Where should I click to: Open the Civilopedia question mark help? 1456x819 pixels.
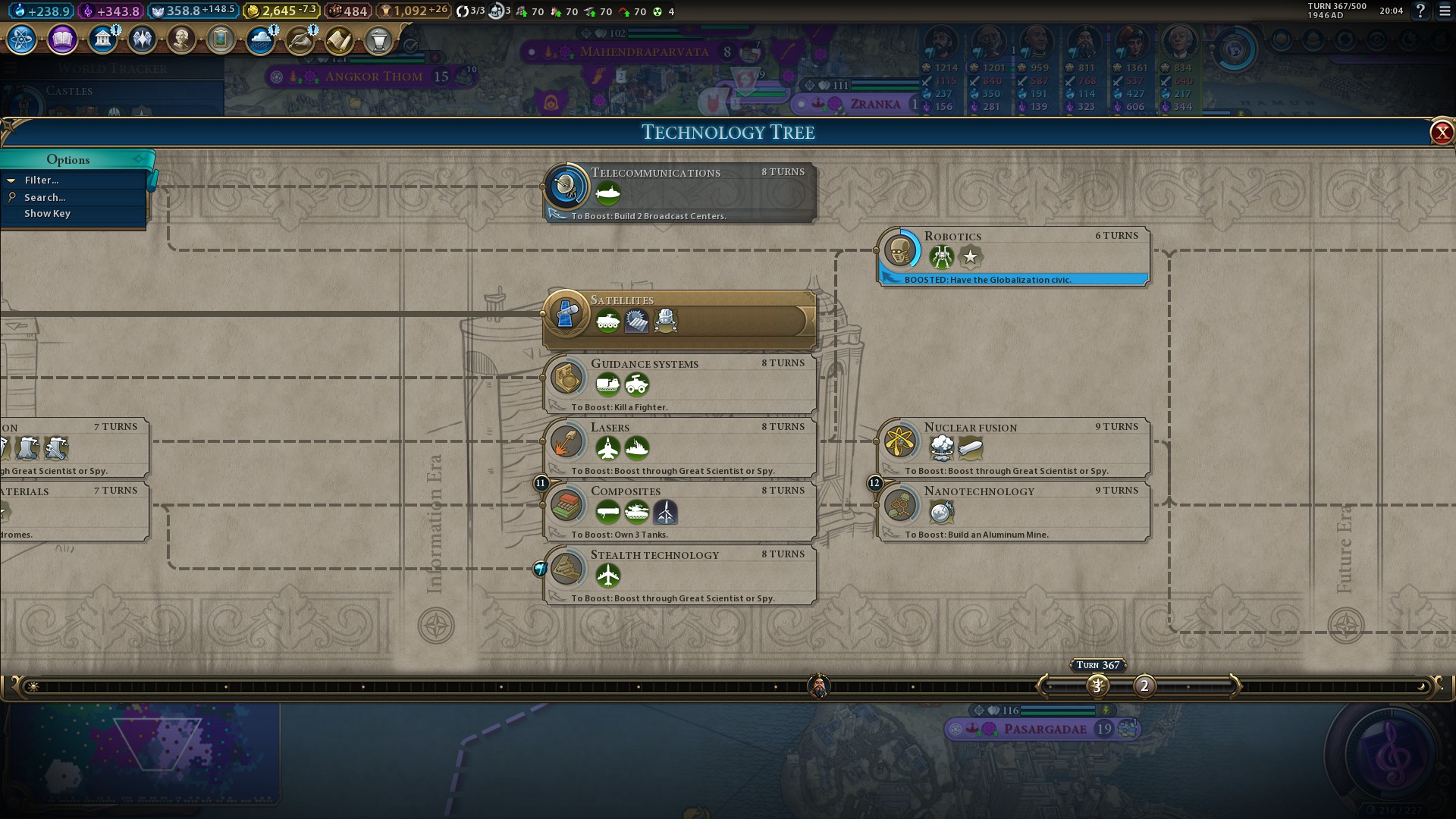point(1420,11)
